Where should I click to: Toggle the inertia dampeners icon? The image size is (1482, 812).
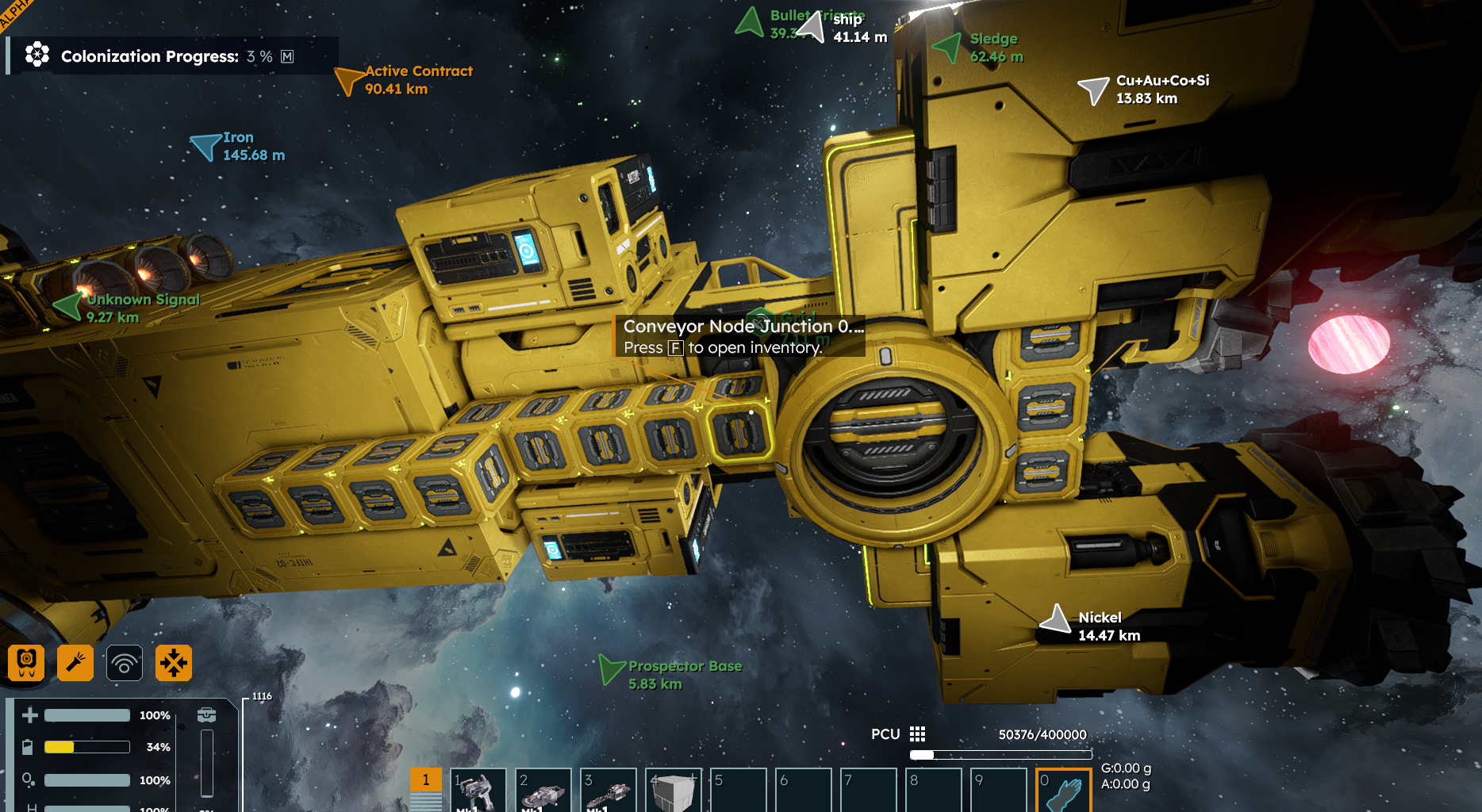tap(174, 663)
